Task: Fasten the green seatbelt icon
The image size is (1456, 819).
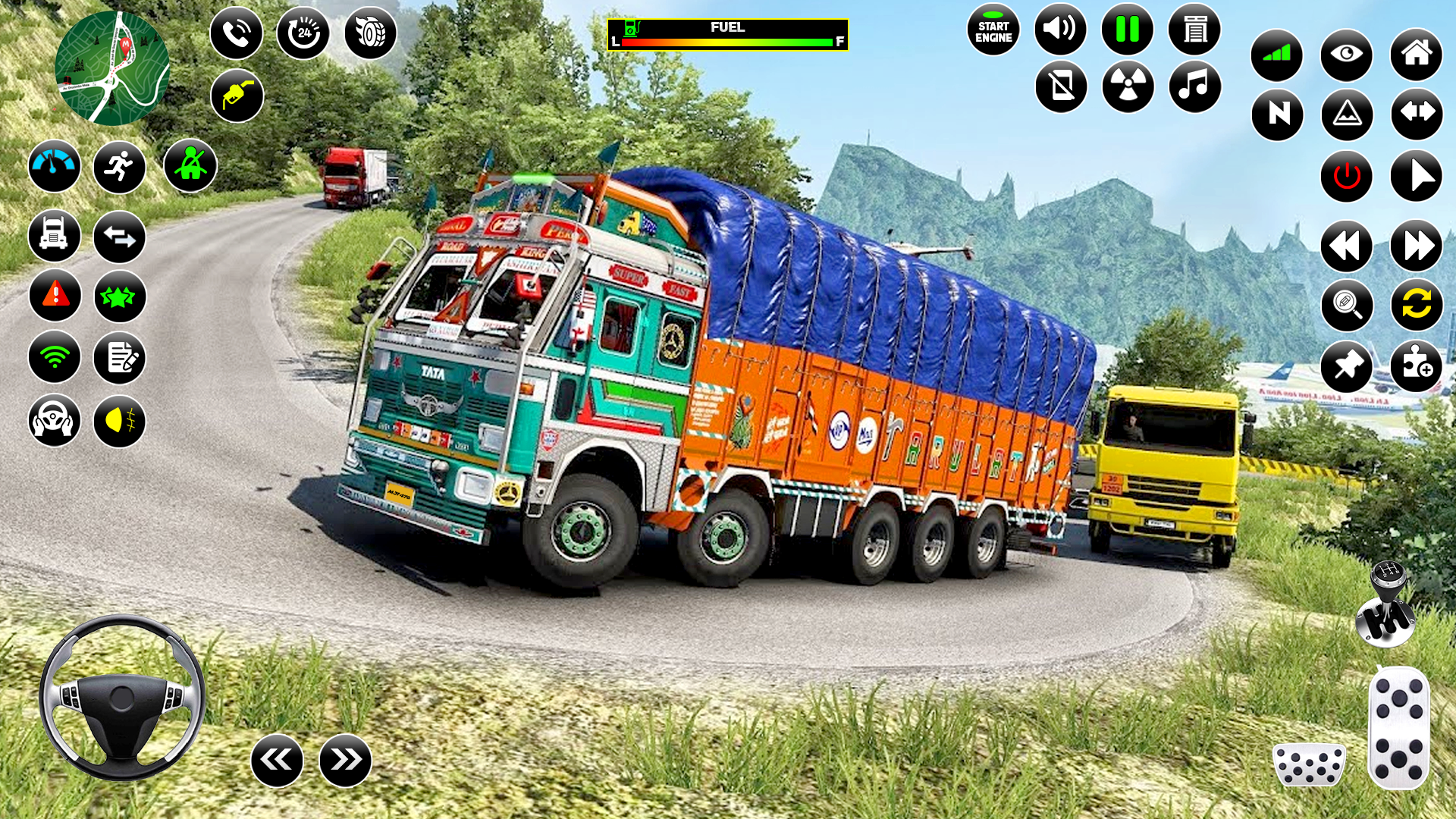Action: click(190, 165)
